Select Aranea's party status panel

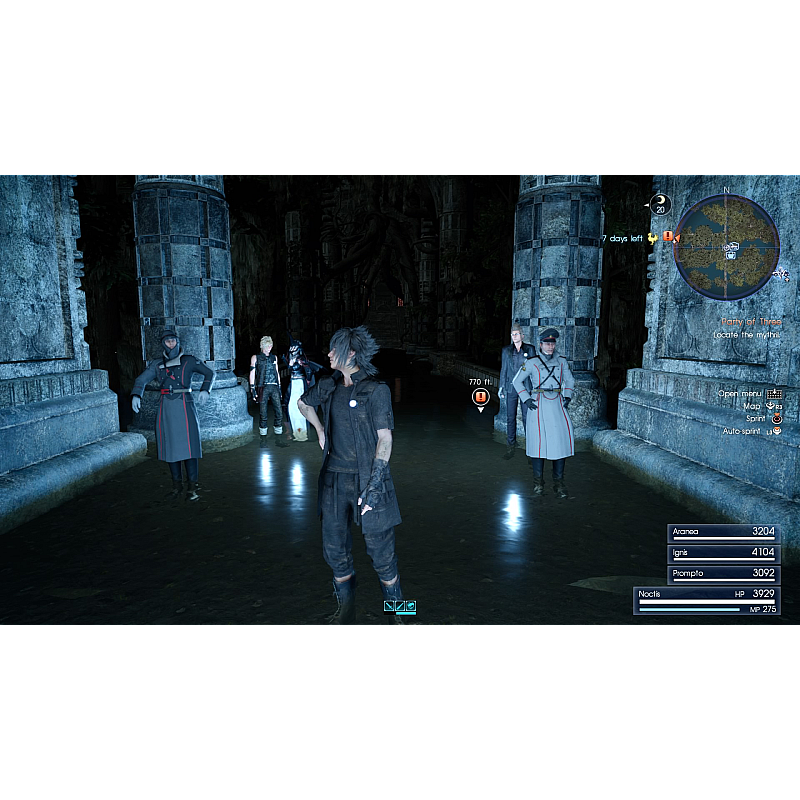click(723, 533)
